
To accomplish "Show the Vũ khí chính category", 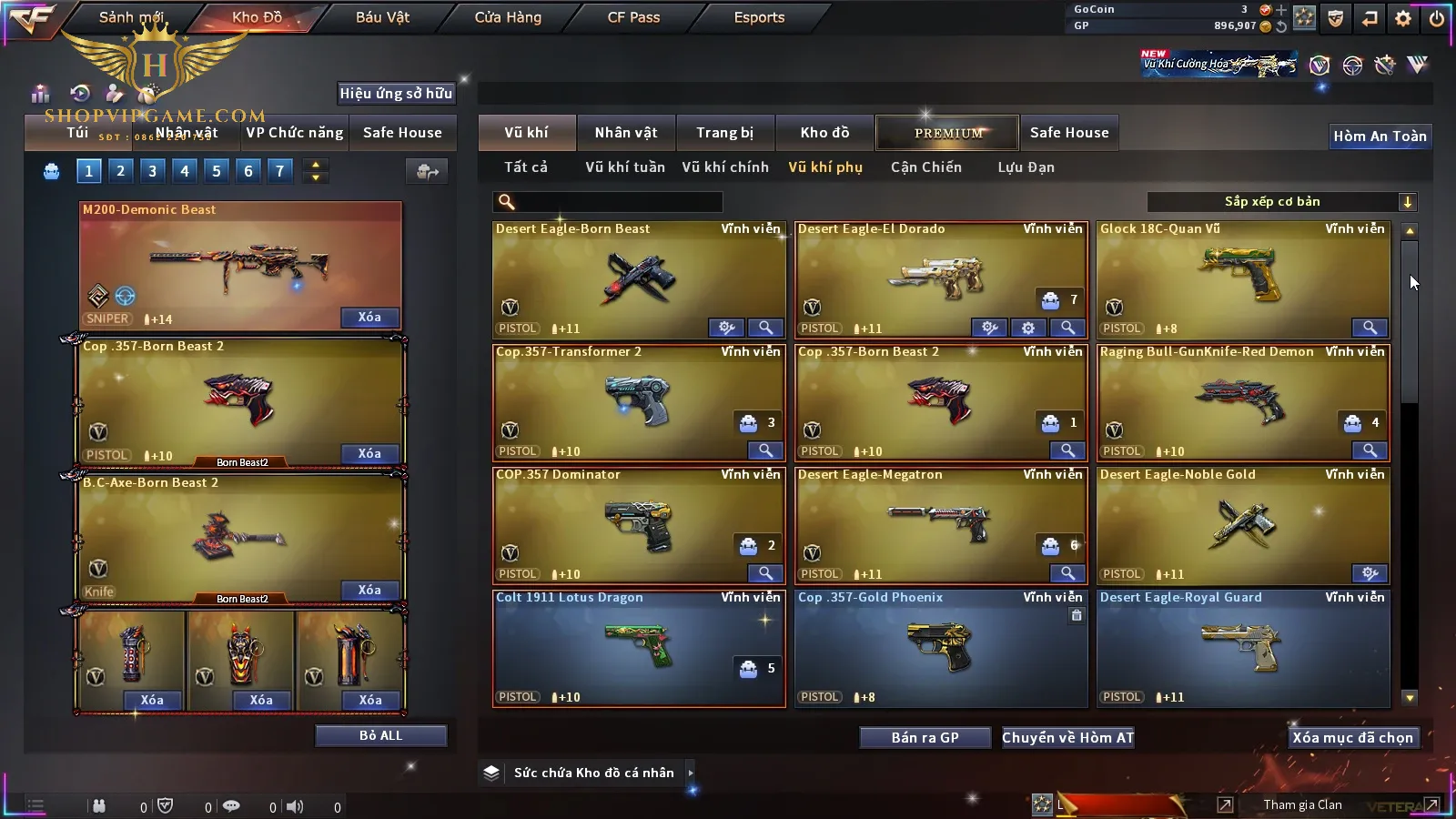I will click(x=725, y=167).
